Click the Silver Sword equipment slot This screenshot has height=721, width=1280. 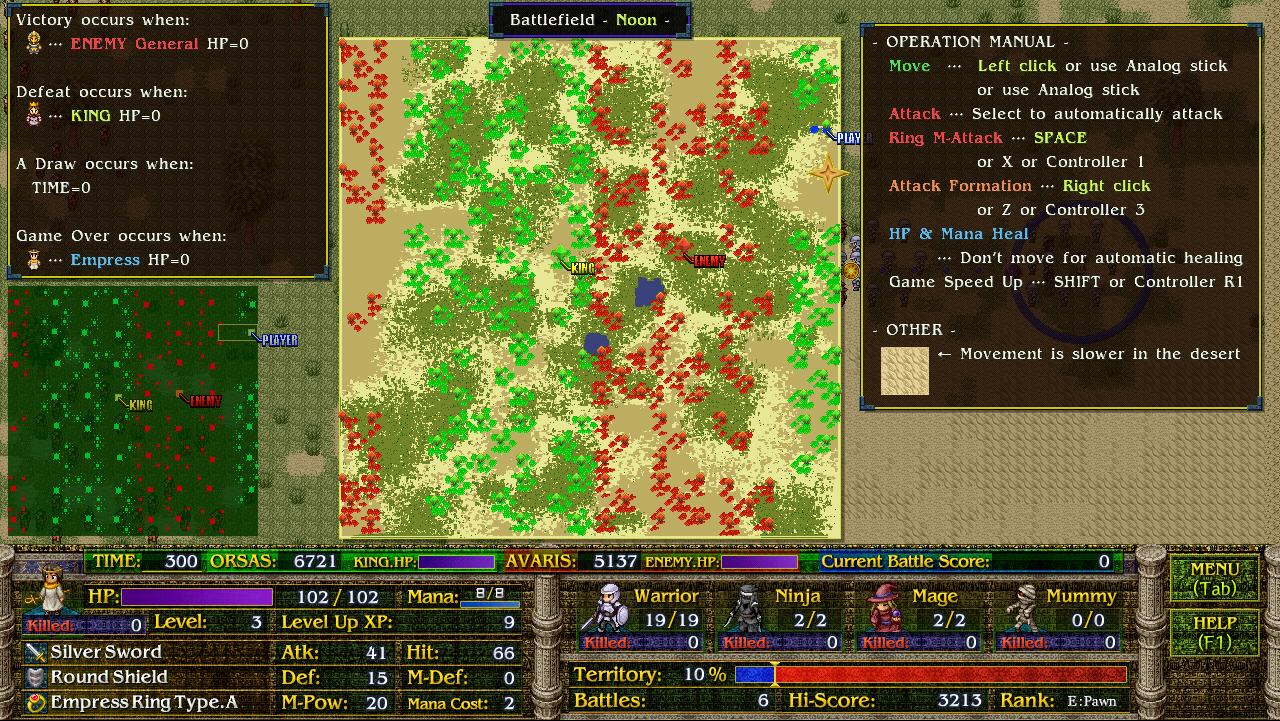coord(106,652)
